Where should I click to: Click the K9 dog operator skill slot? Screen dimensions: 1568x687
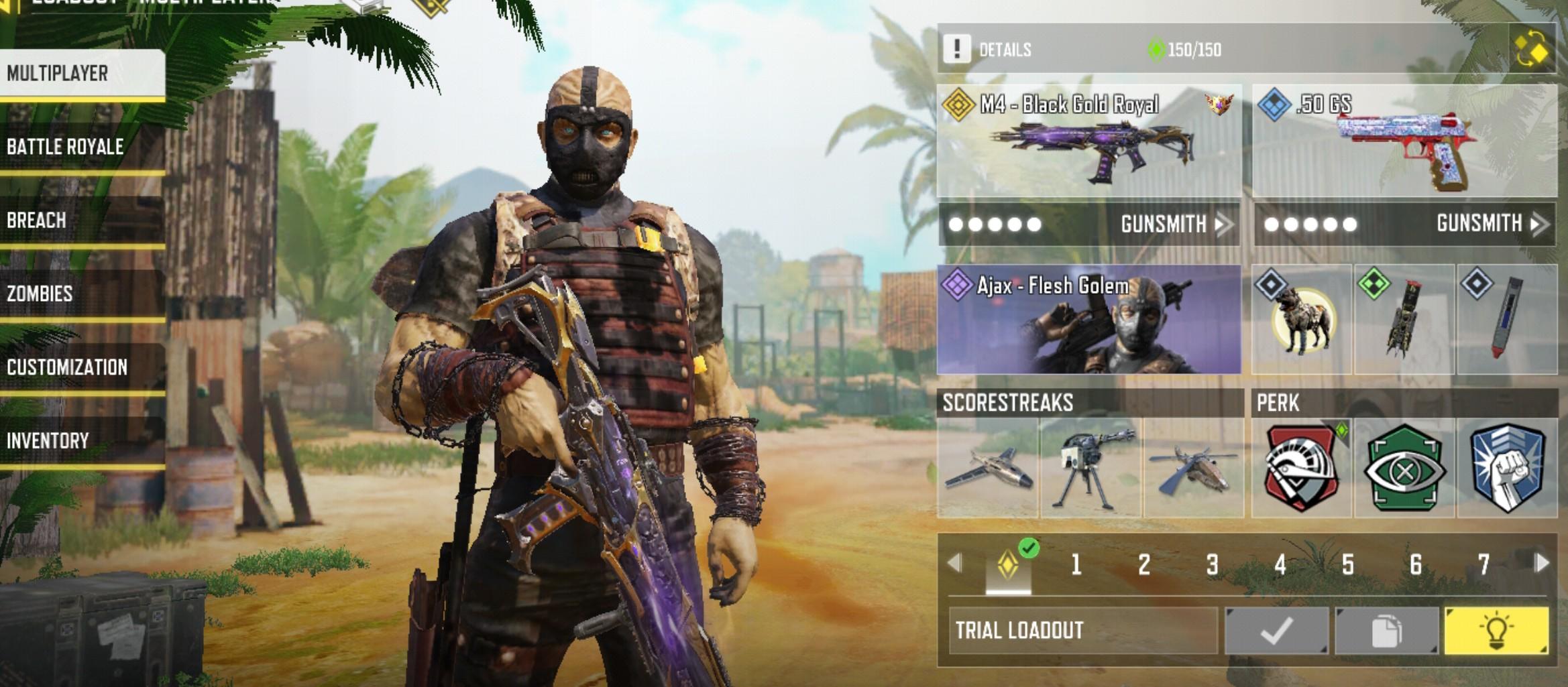[1301, 320]
